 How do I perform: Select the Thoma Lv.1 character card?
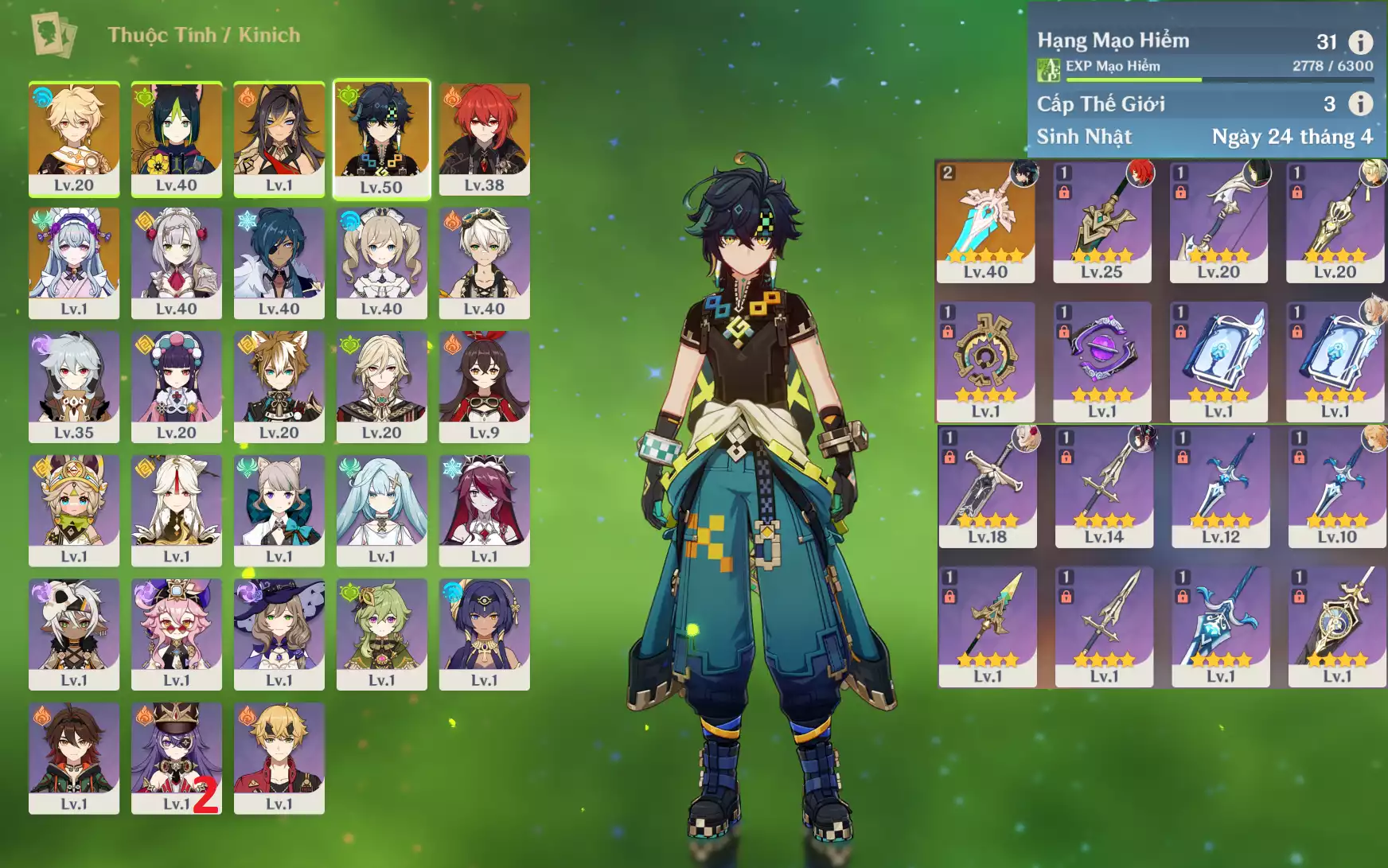[x=279, y=757]
